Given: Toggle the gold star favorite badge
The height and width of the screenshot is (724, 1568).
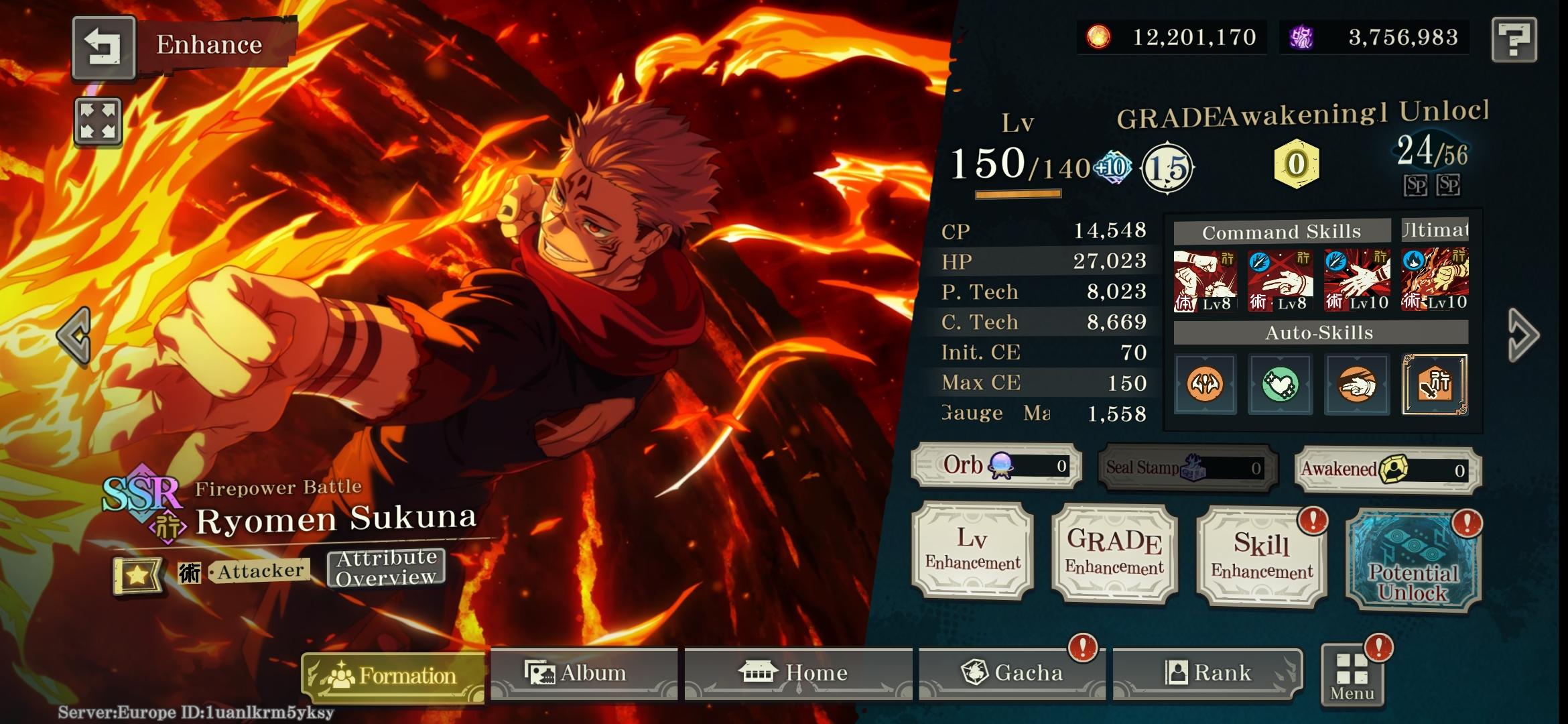Looking at the screenshot, I should tap(137, 575).
